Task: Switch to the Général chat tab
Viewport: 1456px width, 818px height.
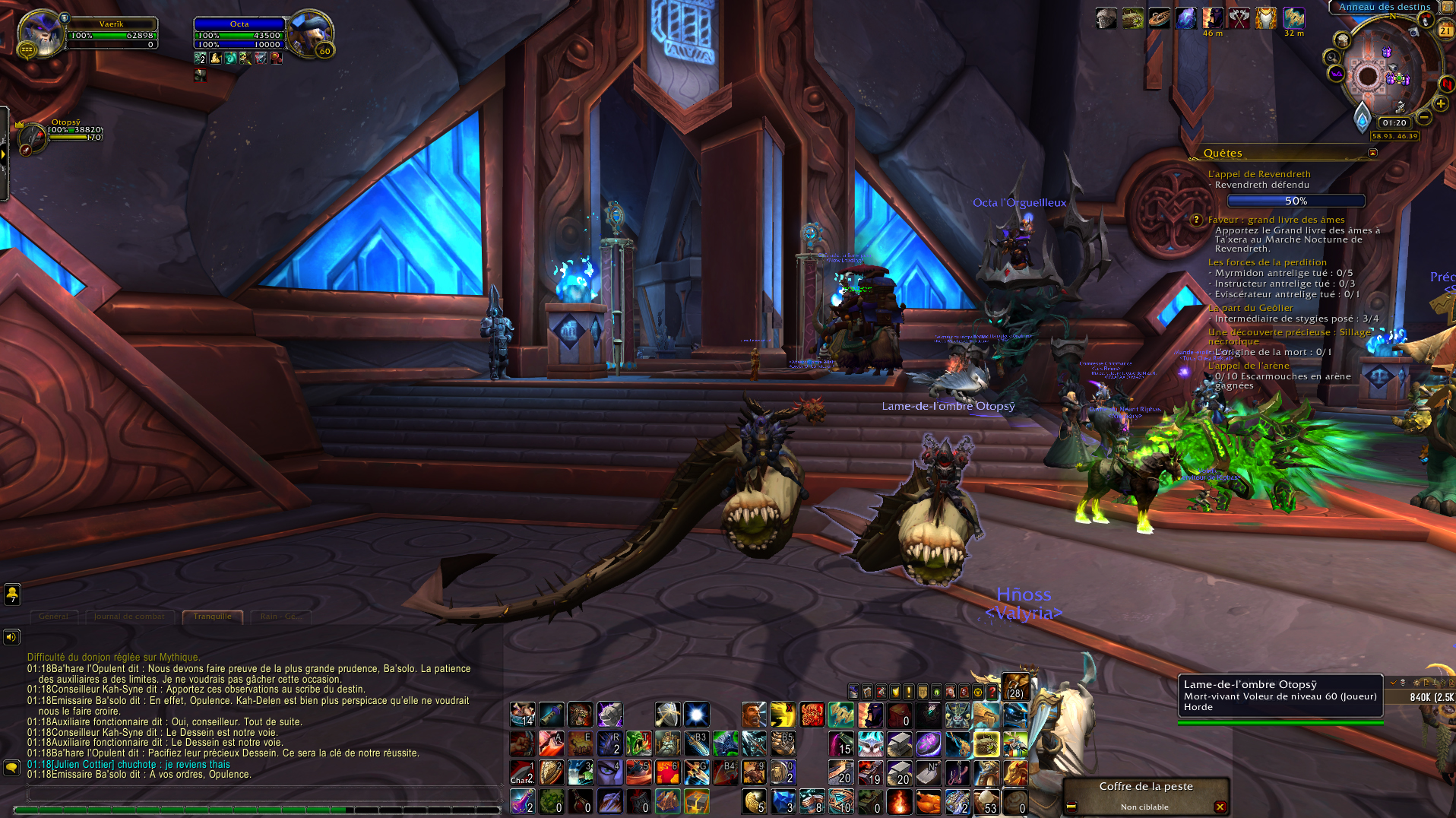Action: click(x=54, y=617)
